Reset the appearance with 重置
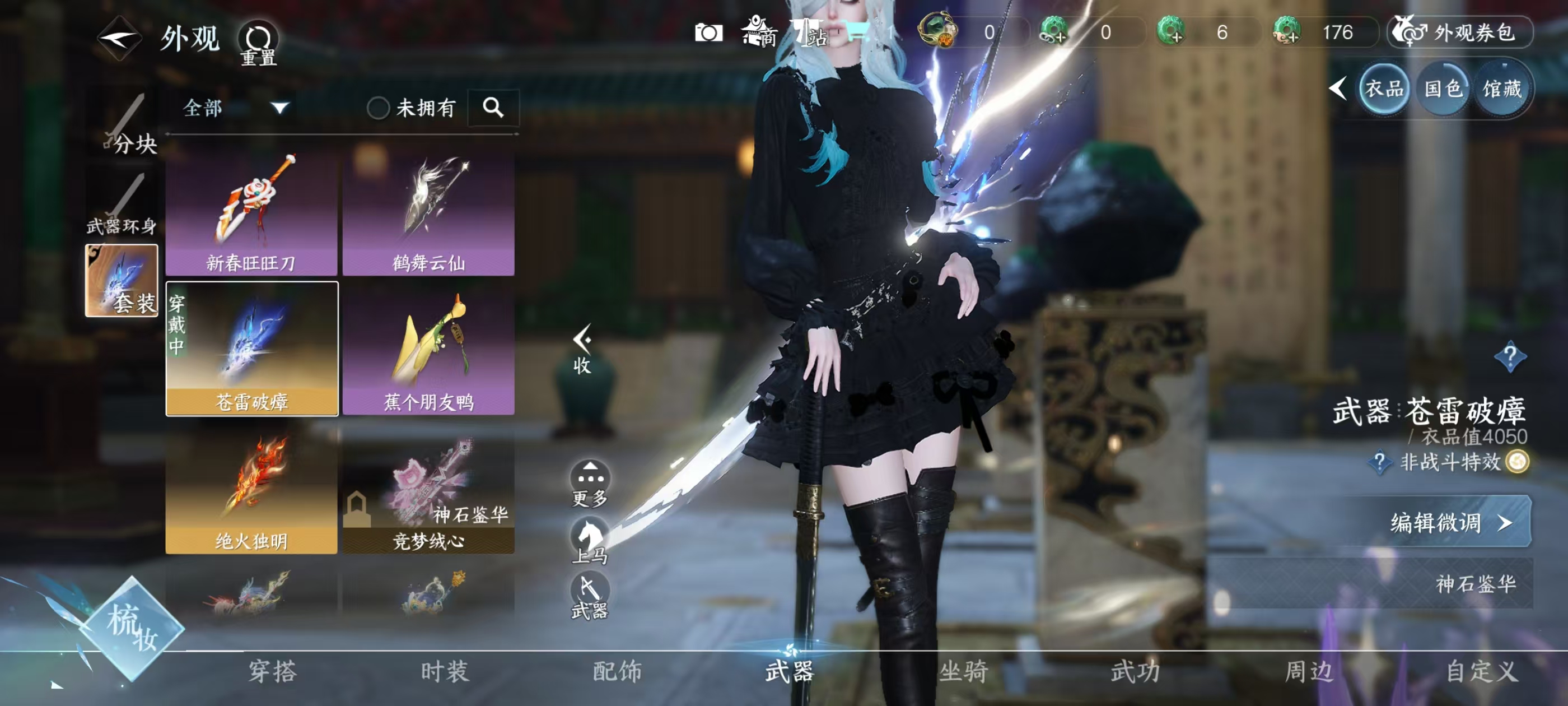The width and height of the screenshot is (1568, 706). (x=258, y=43)
